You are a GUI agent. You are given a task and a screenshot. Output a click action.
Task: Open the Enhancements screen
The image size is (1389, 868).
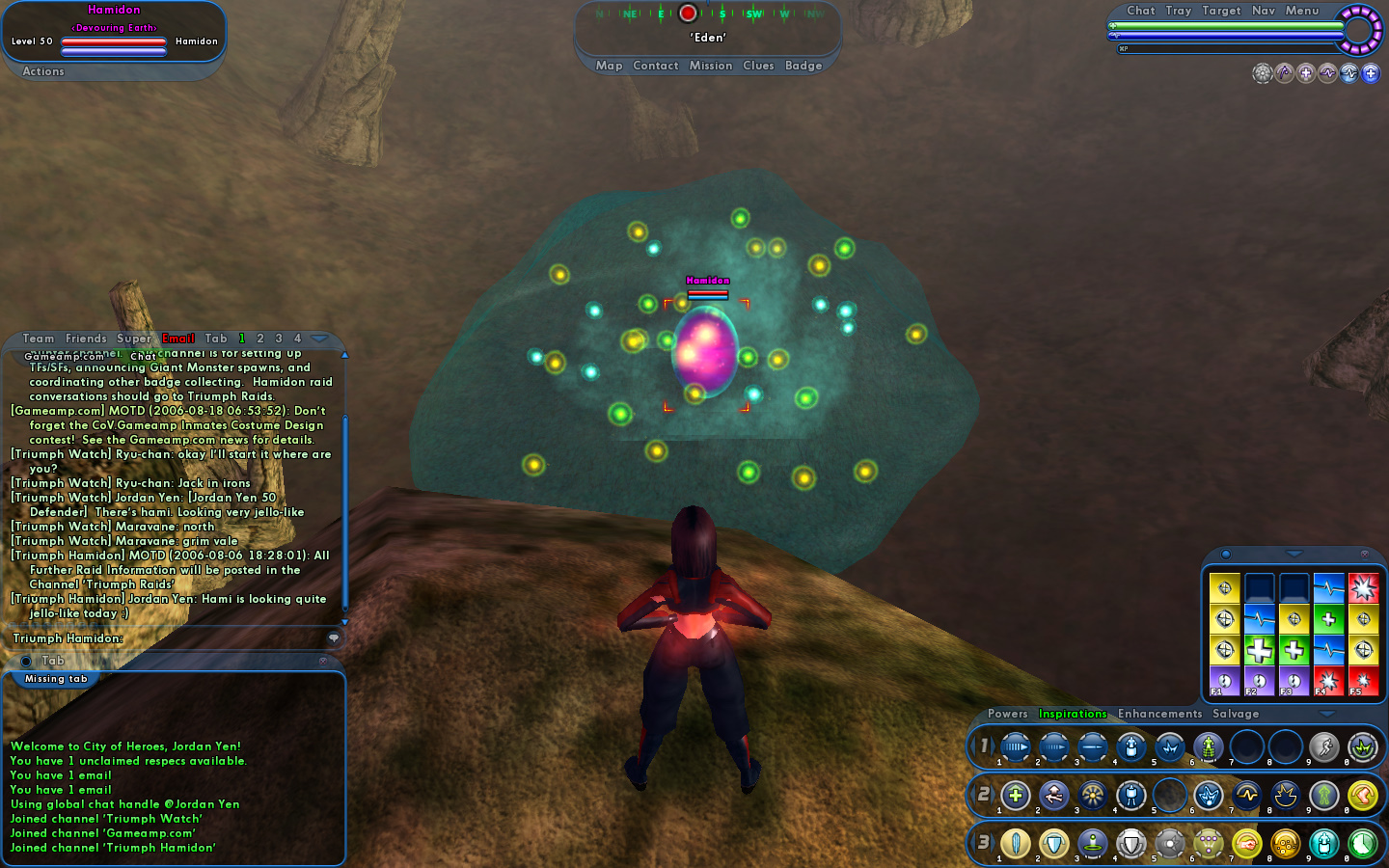(1159, 714)
